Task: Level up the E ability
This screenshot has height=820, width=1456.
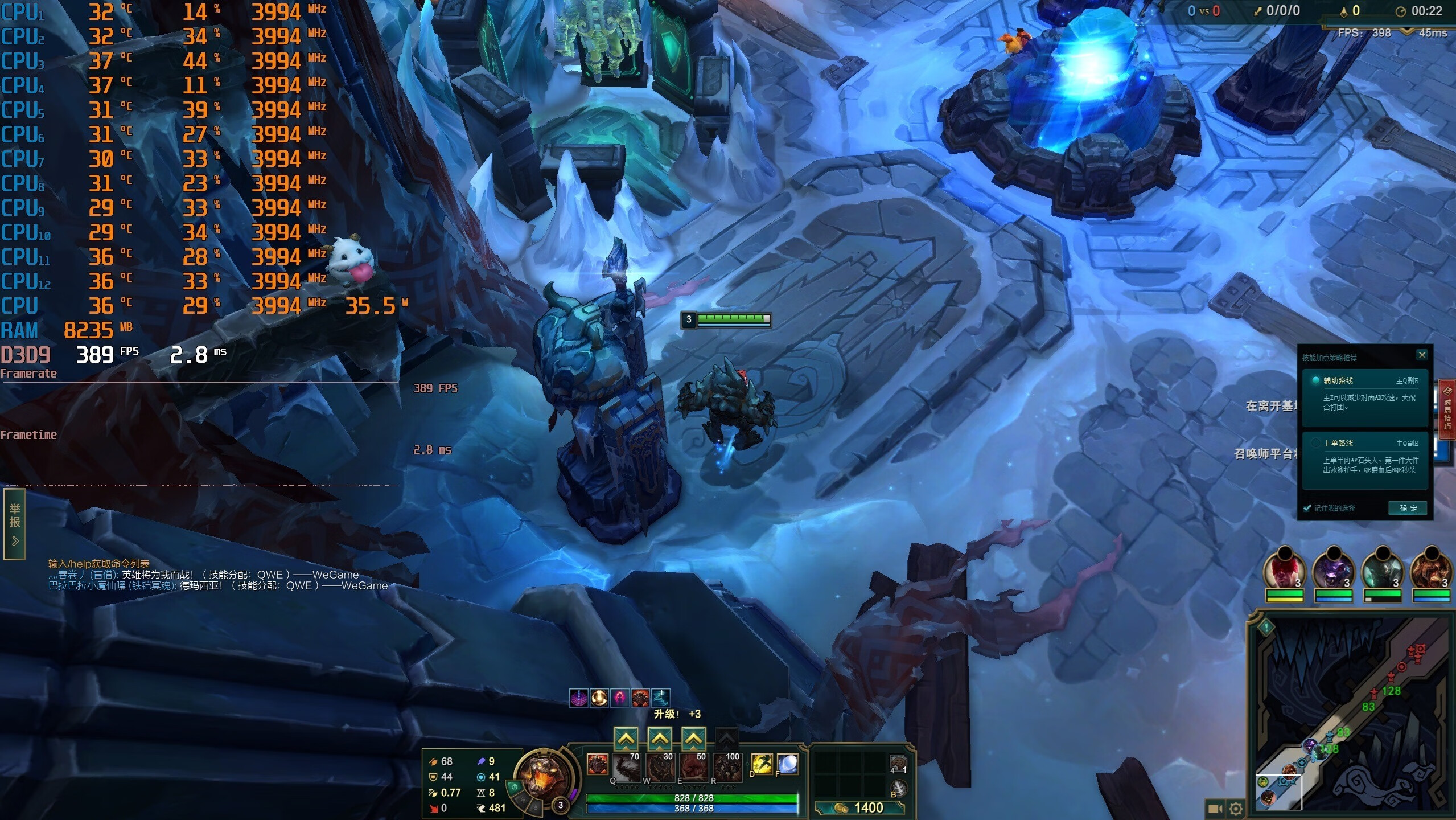Action: [x=693, y=739]
